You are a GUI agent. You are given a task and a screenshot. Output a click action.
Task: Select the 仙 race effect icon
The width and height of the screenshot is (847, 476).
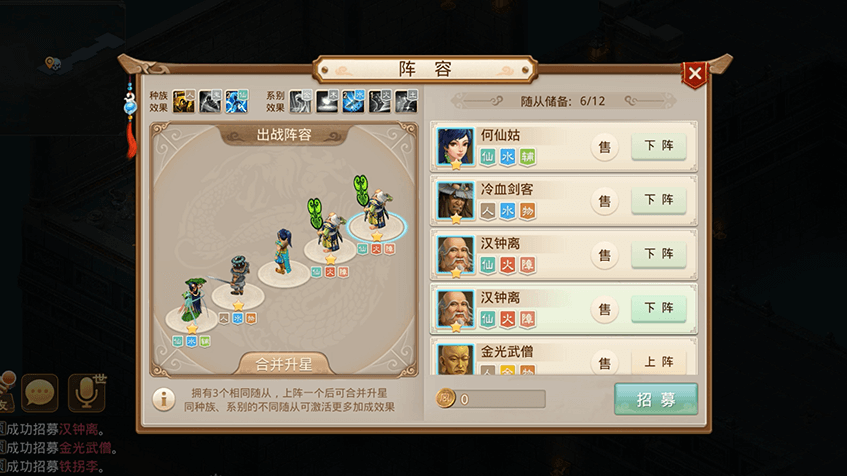(x=236, y=101)
